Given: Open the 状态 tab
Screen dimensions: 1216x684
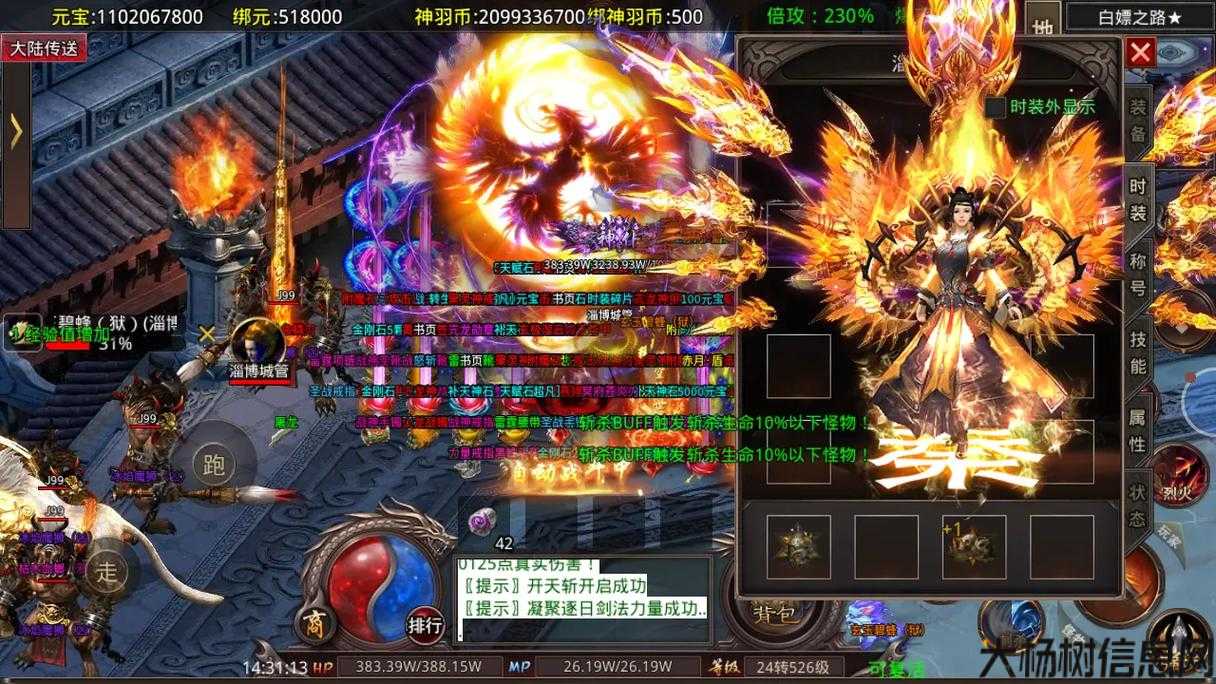Looking at the screenshot, I should pyautogui.click(x=1138, y=505).
